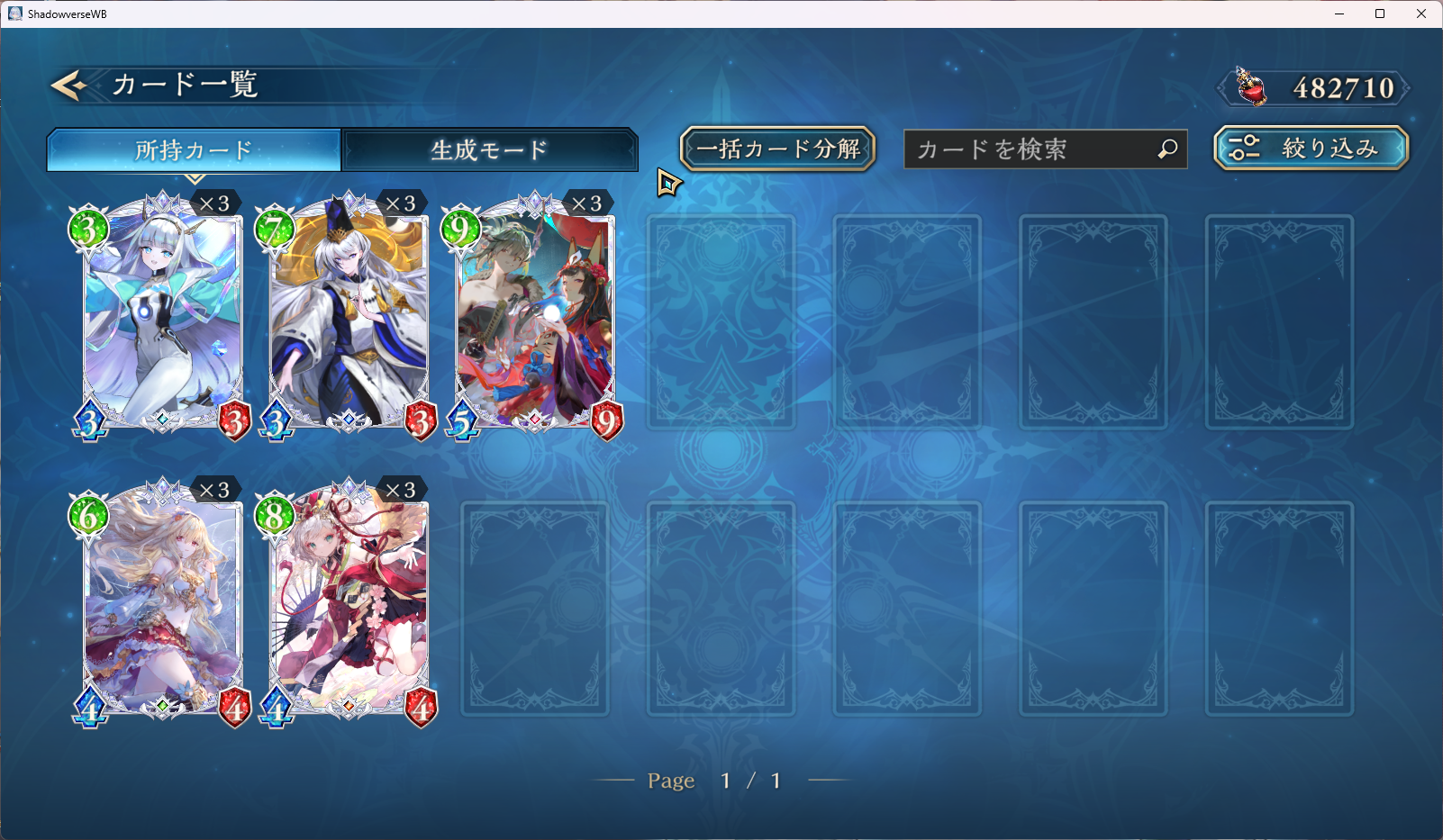Select the cost-3 white-haired girl card
The width and height of the screenshot is (1443, 840).
(162, 317)
